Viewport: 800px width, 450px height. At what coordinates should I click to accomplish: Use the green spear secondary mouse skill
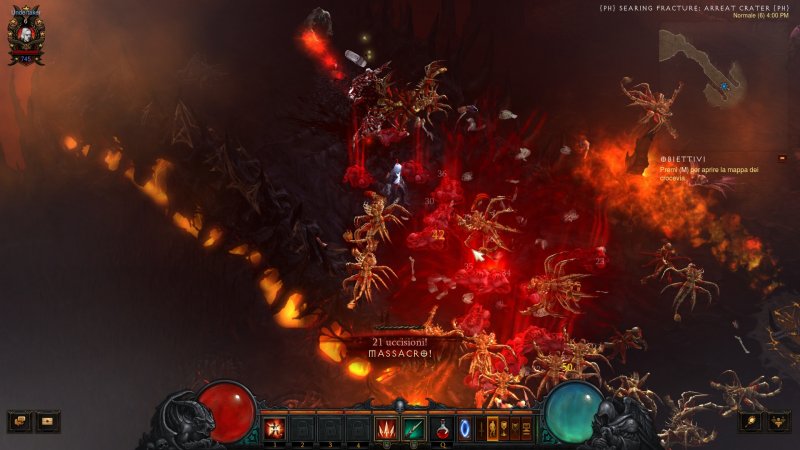pos(413,429)
